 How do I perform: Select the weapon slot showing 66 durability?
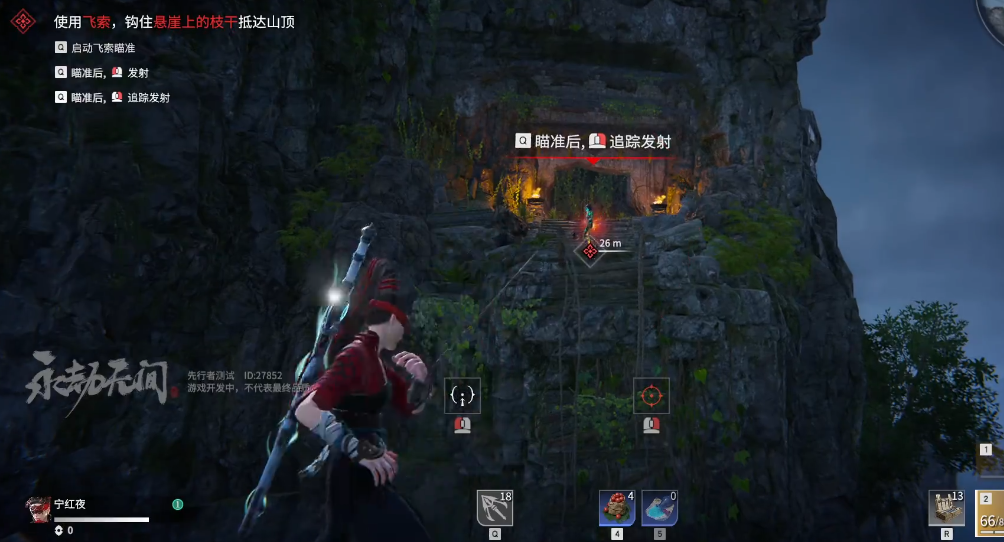tap(990, 515)
